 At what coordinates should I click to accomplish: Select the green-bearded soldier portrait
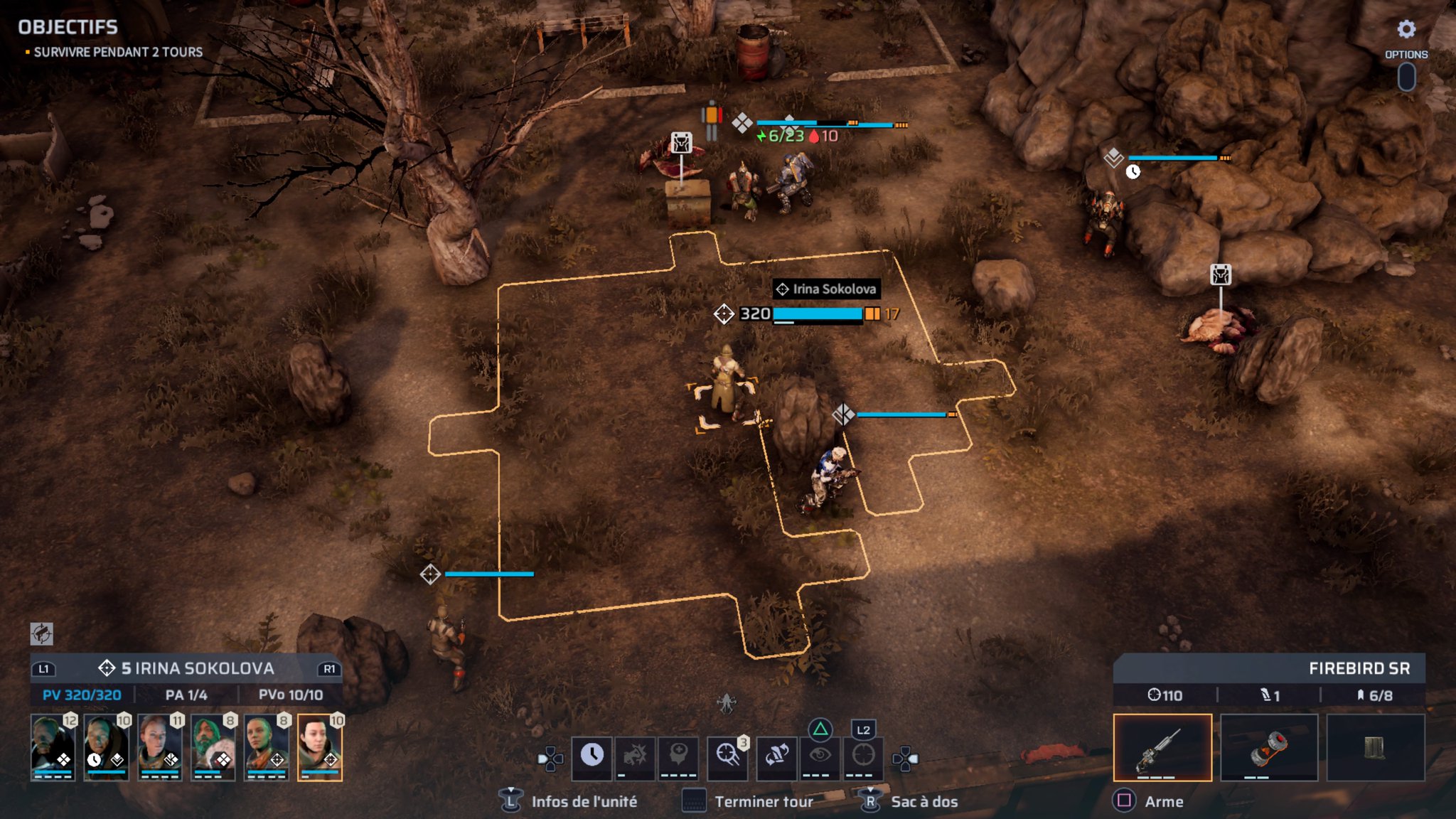pyautogui.click(x=213, y=748)
